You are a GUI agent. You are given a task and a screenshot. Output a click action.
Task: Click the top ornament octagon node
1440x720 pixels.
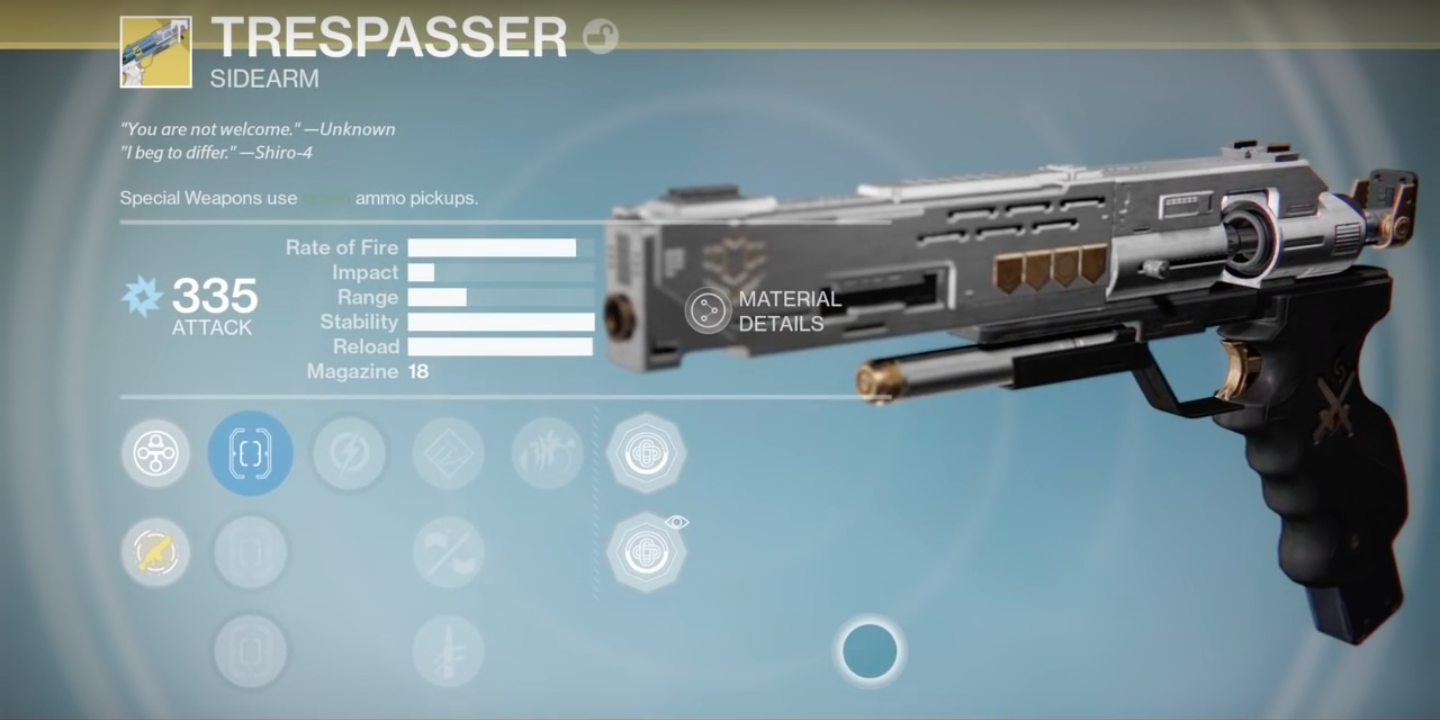point(647,453)
